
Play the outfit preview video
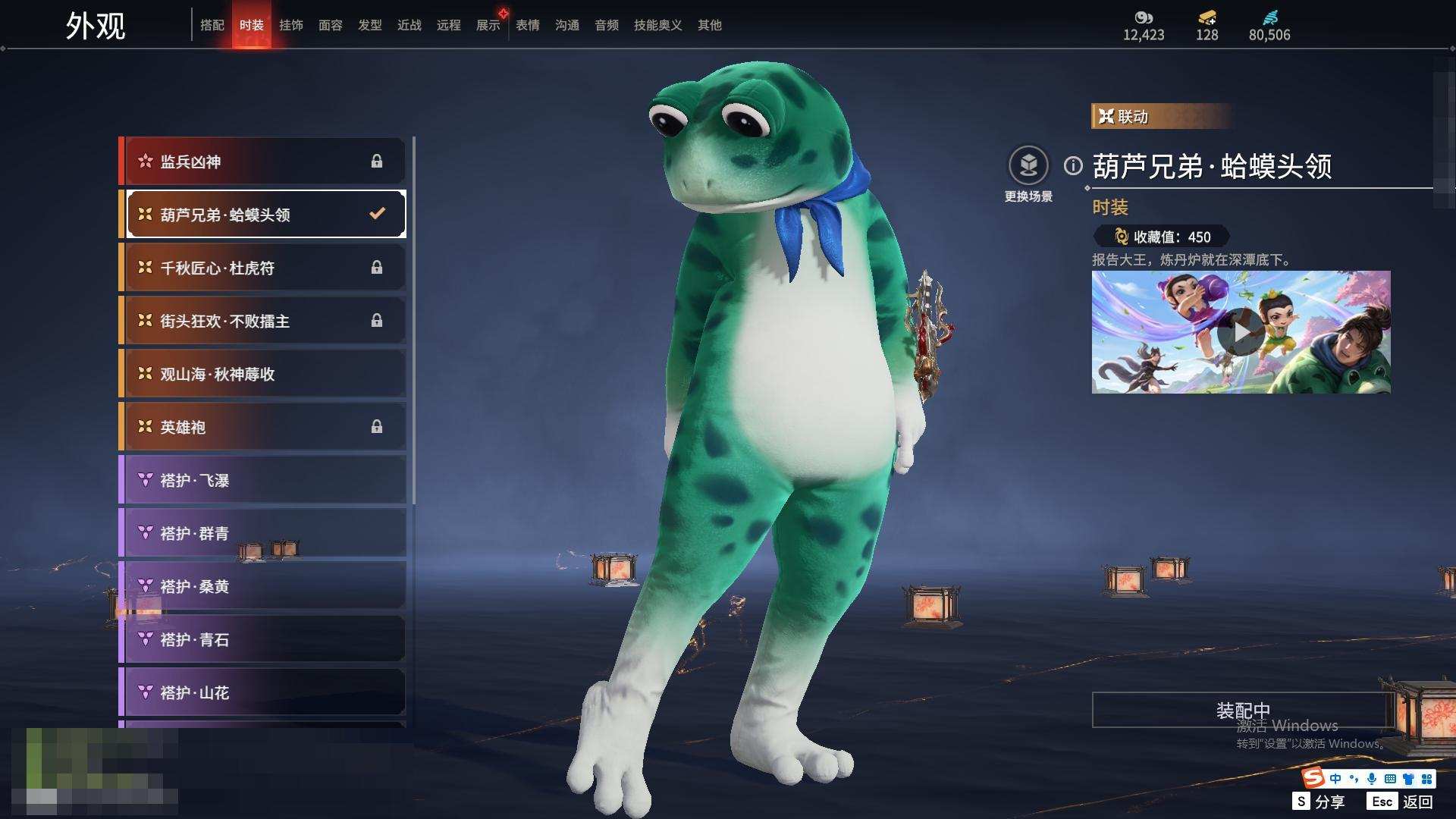(x=1241, y=332)
